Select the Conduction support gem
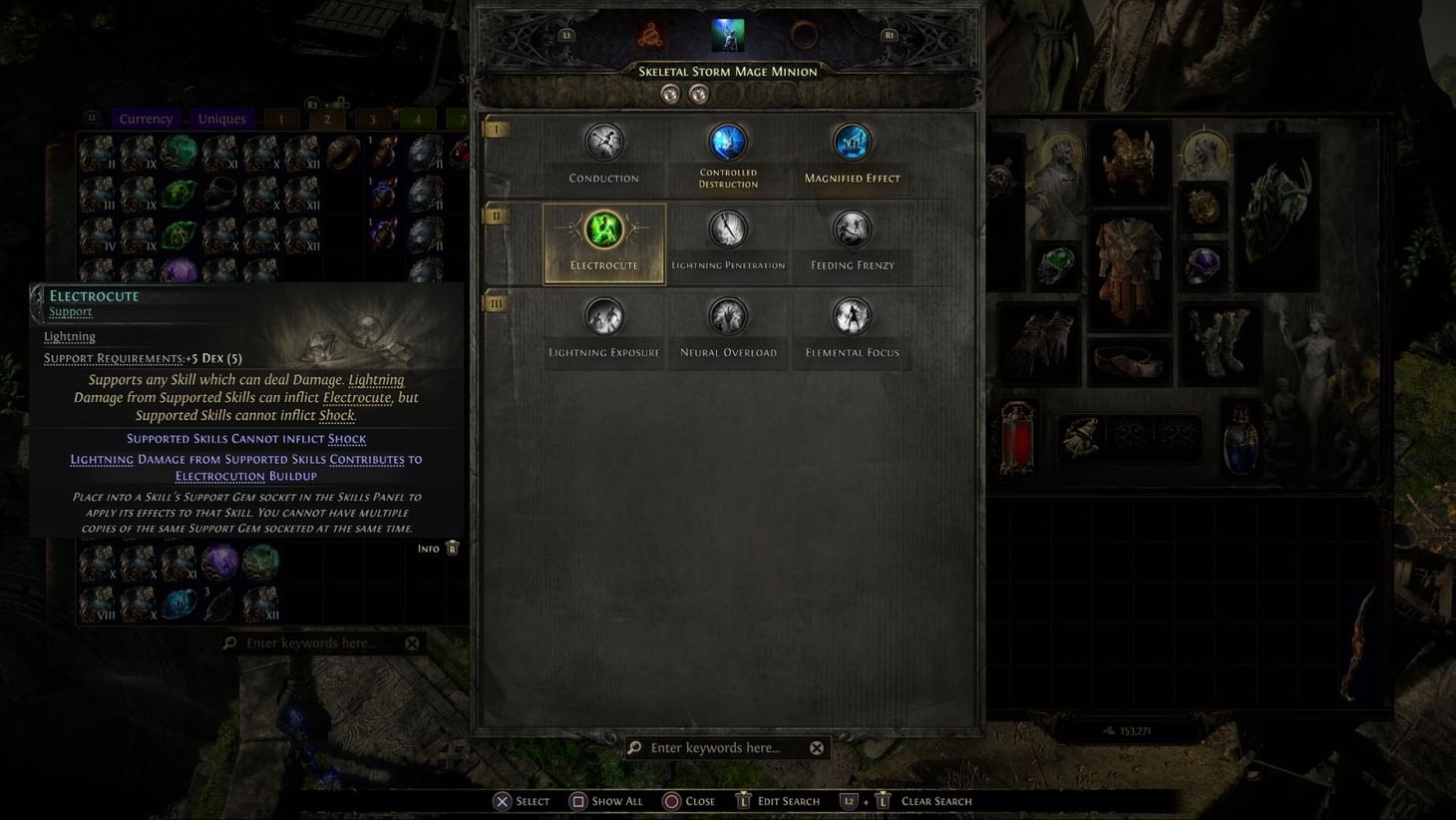The width and height of the screenshot is (1456, 820). tap(603, 142)
